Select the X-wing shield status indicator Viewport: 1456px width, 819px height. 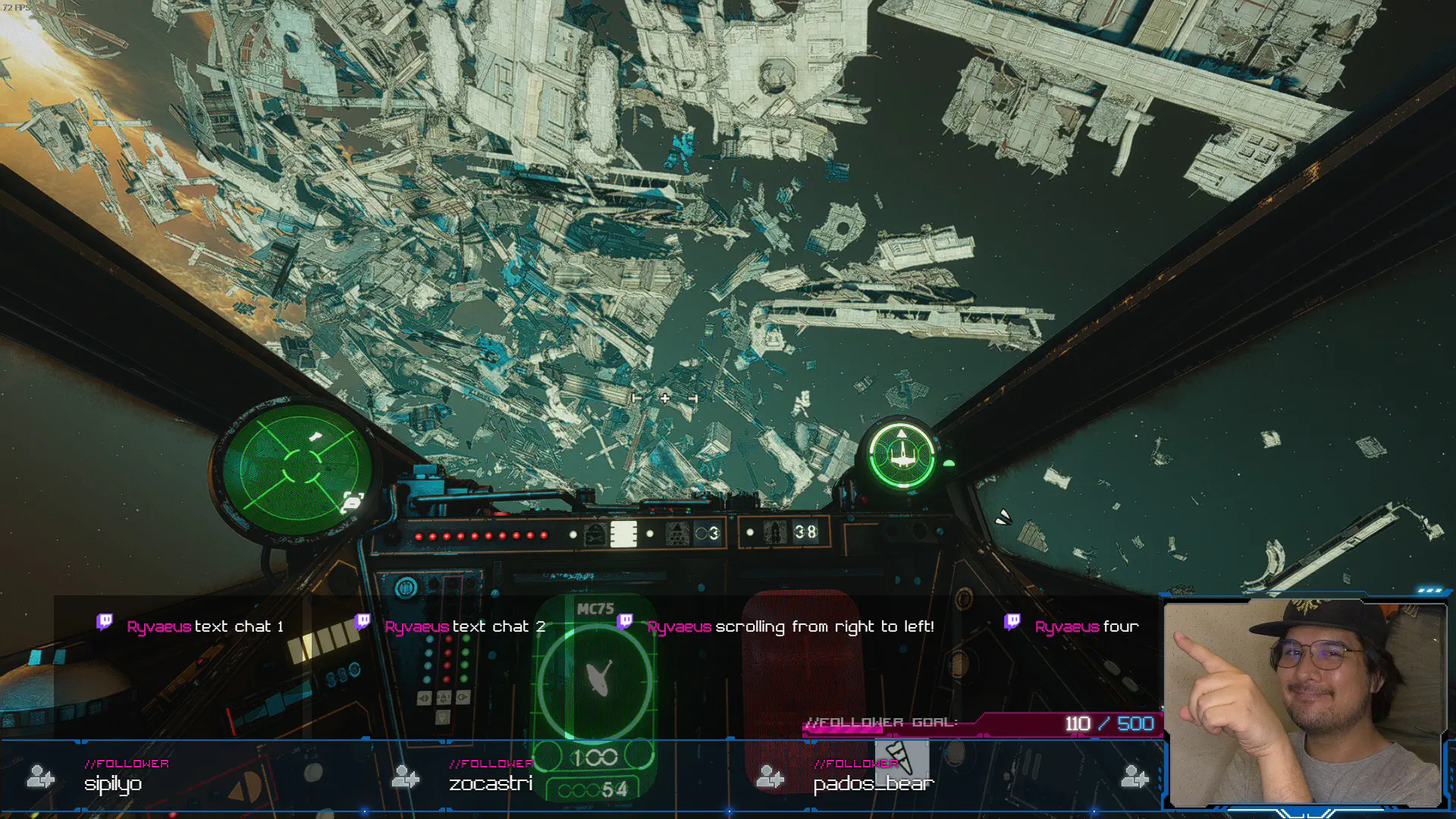902,455
